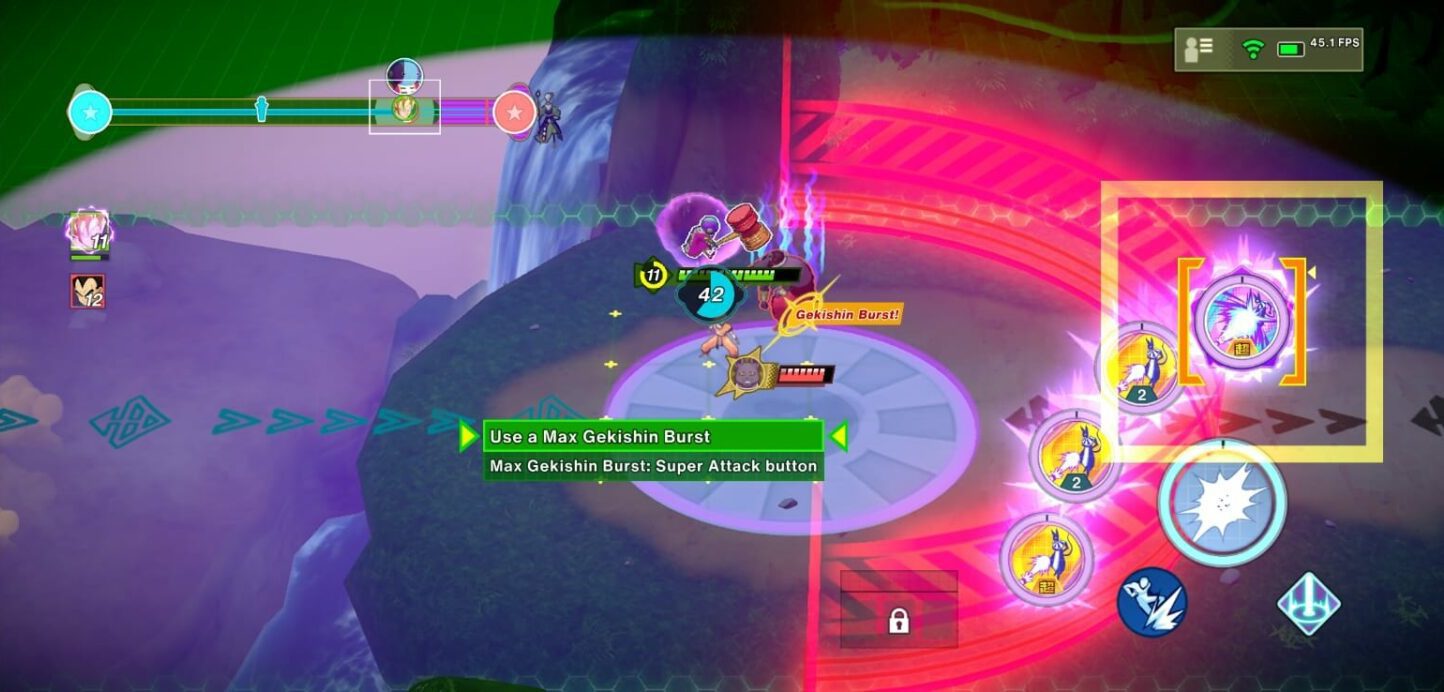Open the player list icon beside the Wi-Fi indicator
This screenshot has height=692, width=1444.
tap(1199, 49)
